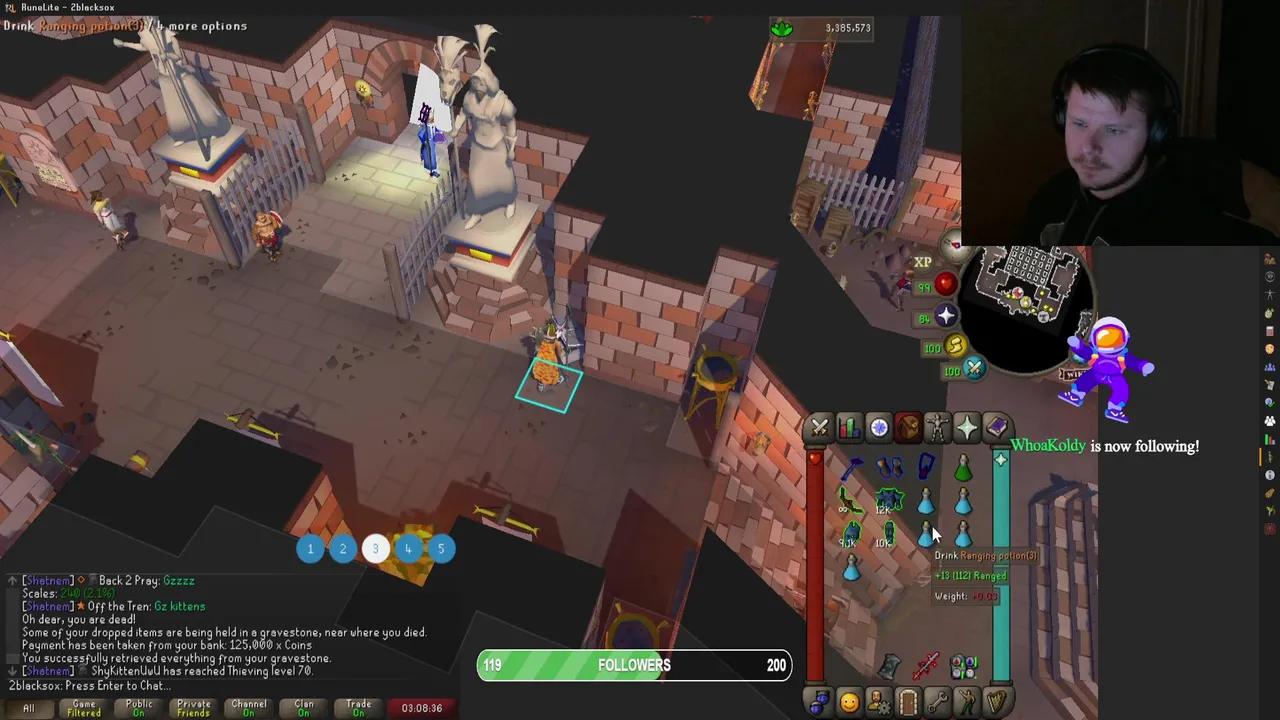Open the Quest List tab
The width and height of the screenshot is (1280, 720).
[878, 428]
